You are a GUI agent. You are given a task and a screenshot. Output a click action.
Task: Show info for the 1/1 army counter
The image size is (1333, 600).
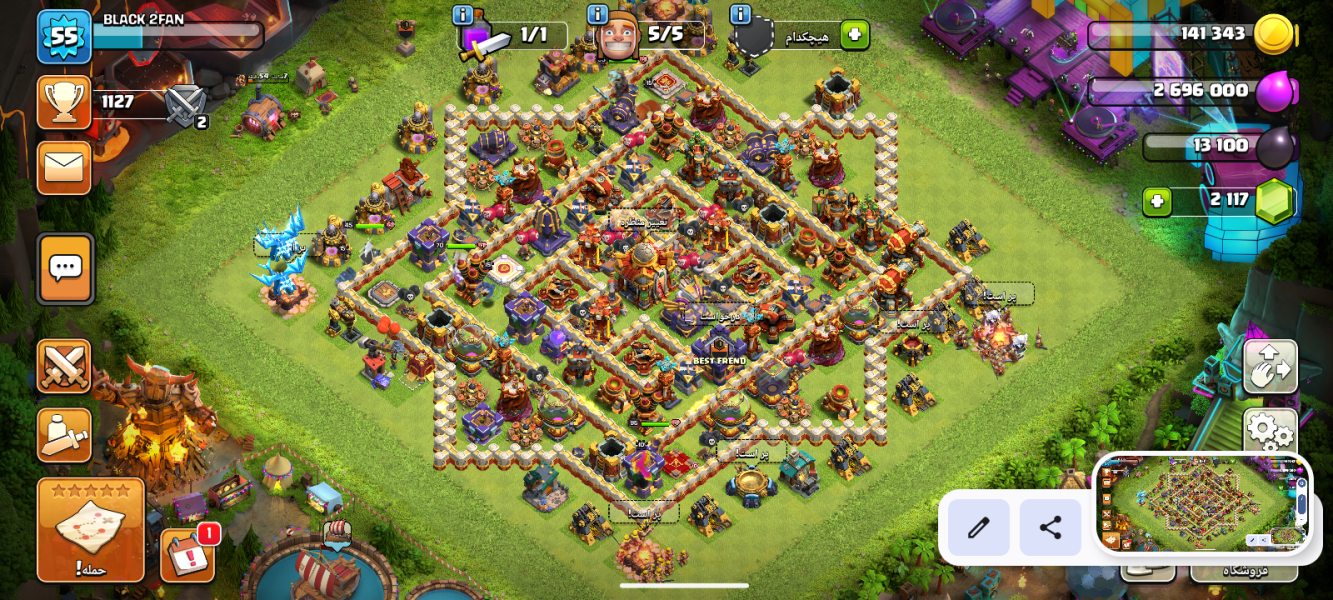point(462,15)
